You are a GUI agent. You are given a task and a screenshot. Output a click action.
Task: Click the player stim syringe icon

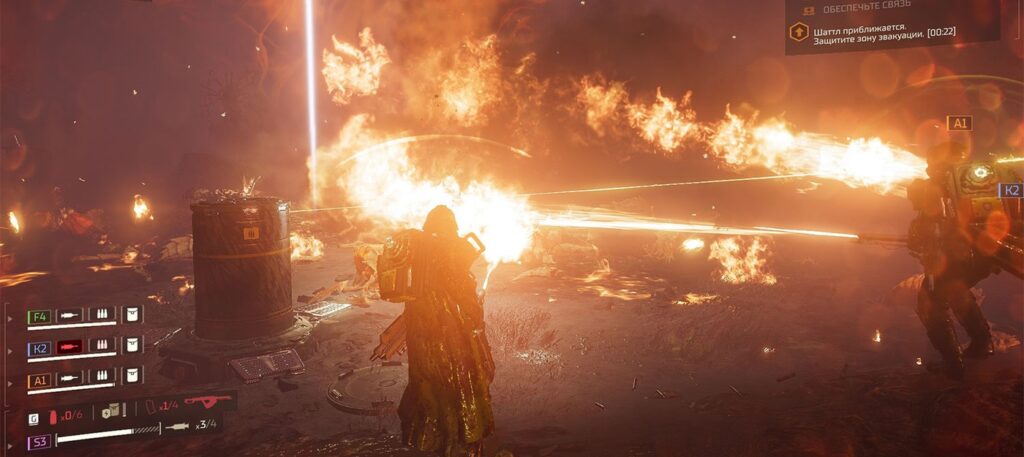(x=177, y=426)
